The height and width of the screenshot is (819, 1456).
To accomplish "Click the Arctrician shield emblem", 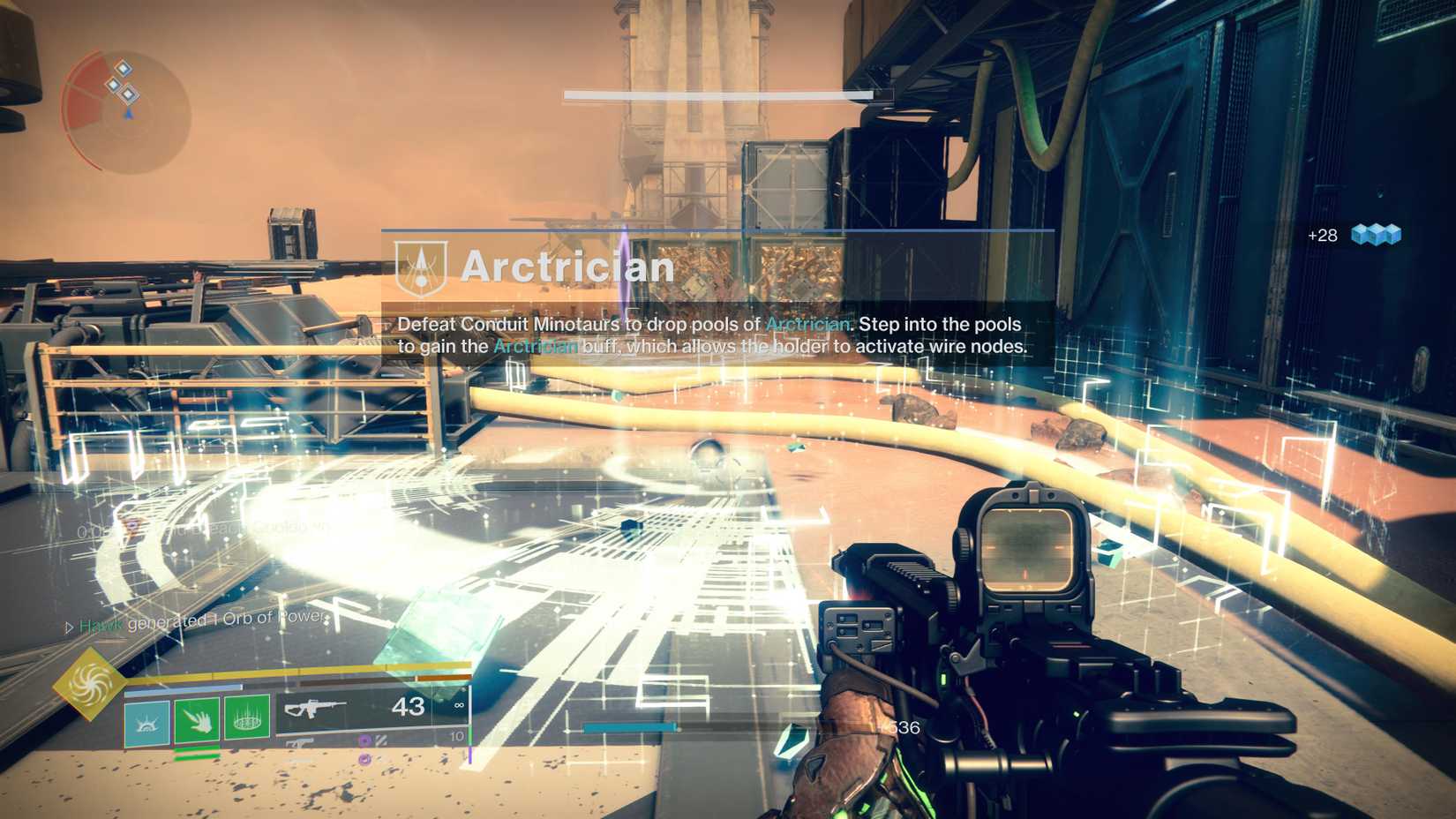I will tap(422, 267).
